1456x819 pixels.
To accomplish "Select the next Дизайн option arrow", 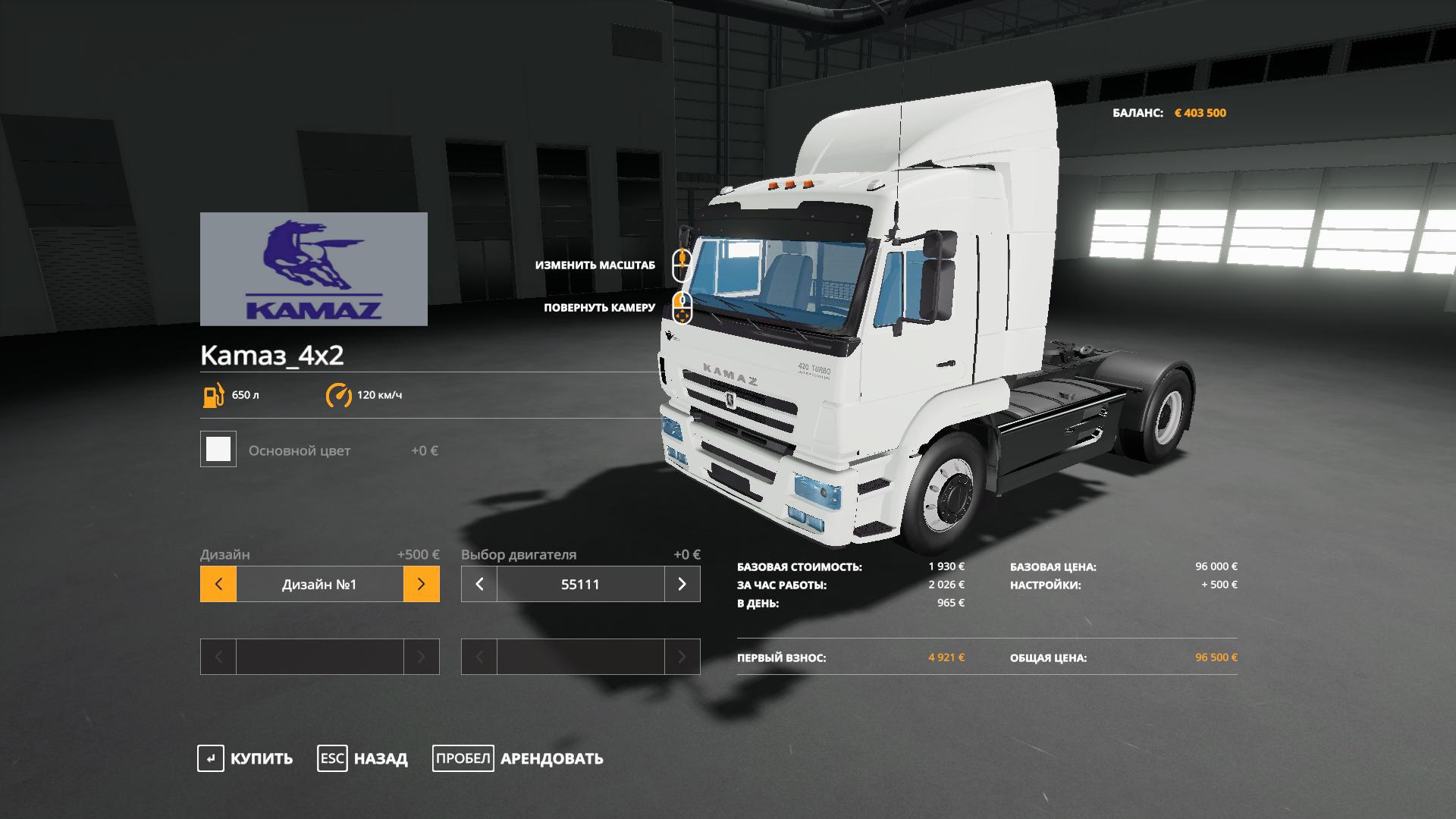I will 422,584.
